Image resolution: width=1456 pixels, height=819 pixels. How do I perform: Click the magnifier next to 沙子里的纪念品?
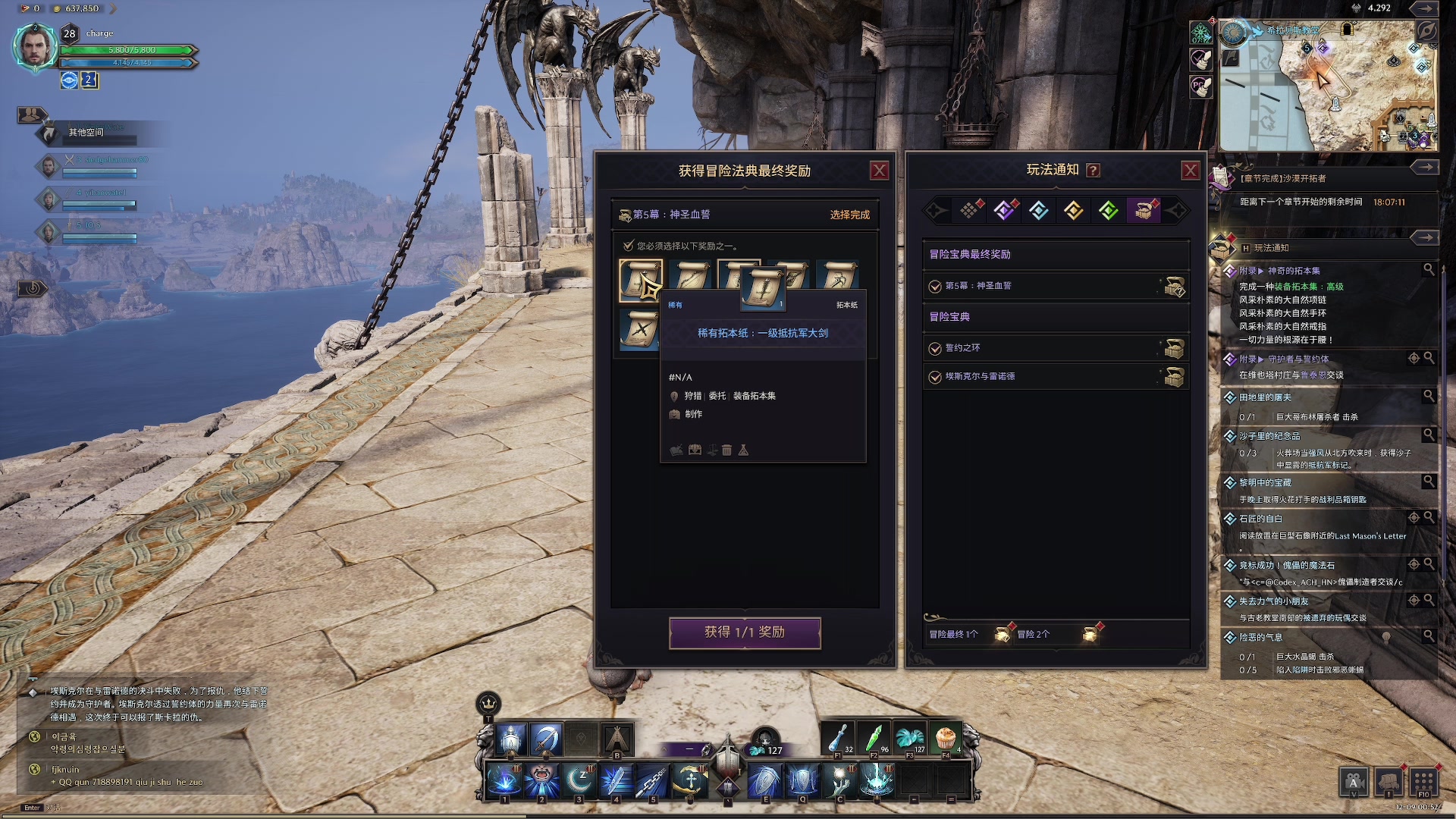pyautogui.click(x=1428, y=435)
